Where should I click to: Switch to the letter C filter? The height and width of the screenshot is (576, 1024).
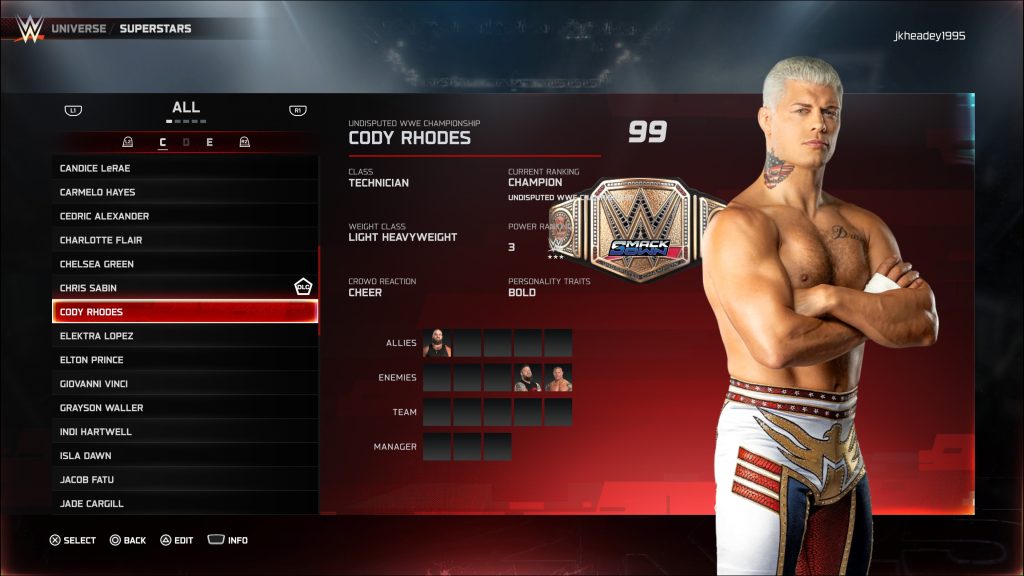[x=163, y=142]
